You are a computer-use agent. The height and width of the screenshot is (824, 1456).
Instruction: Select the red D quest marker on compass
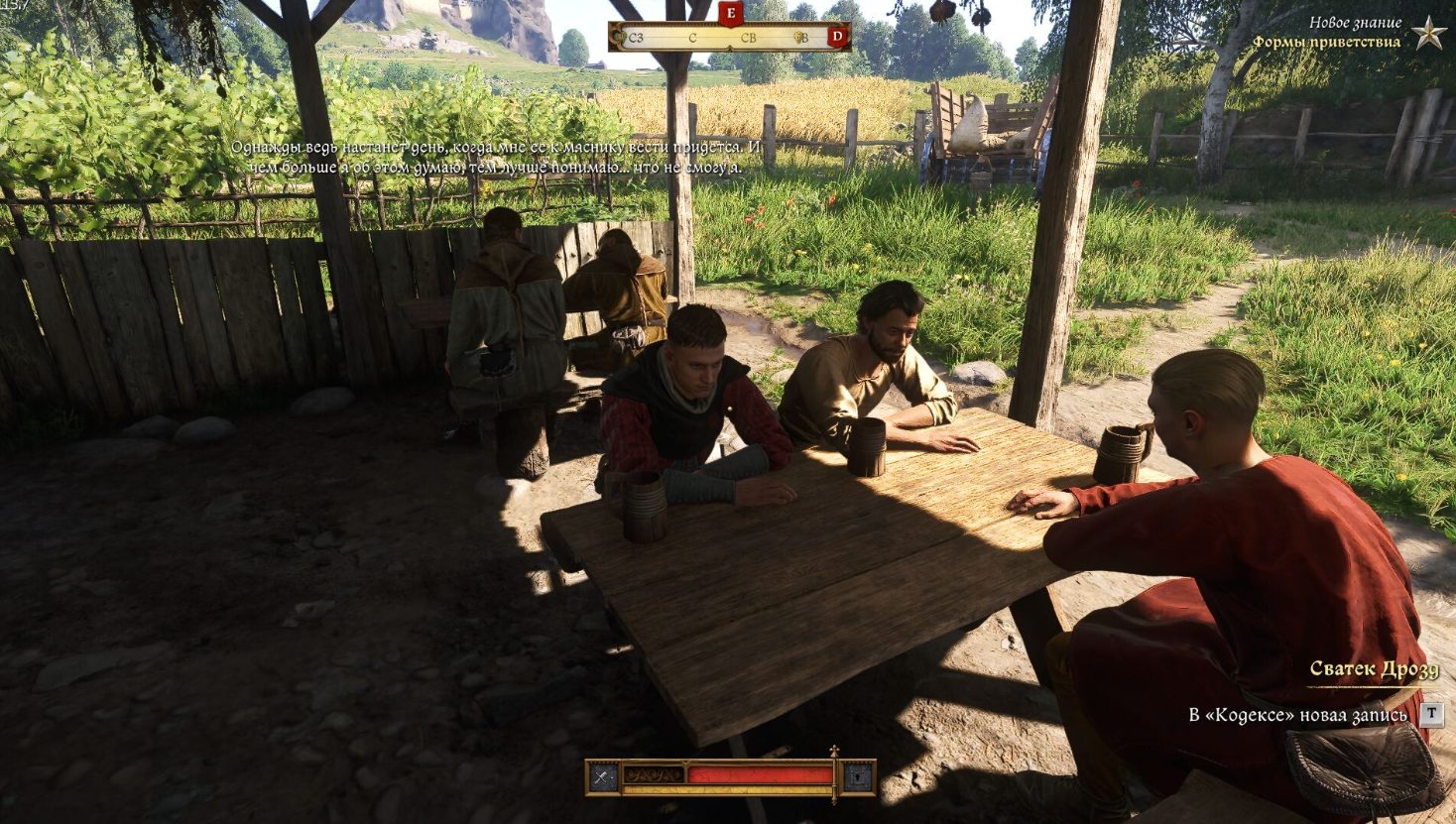838,38
